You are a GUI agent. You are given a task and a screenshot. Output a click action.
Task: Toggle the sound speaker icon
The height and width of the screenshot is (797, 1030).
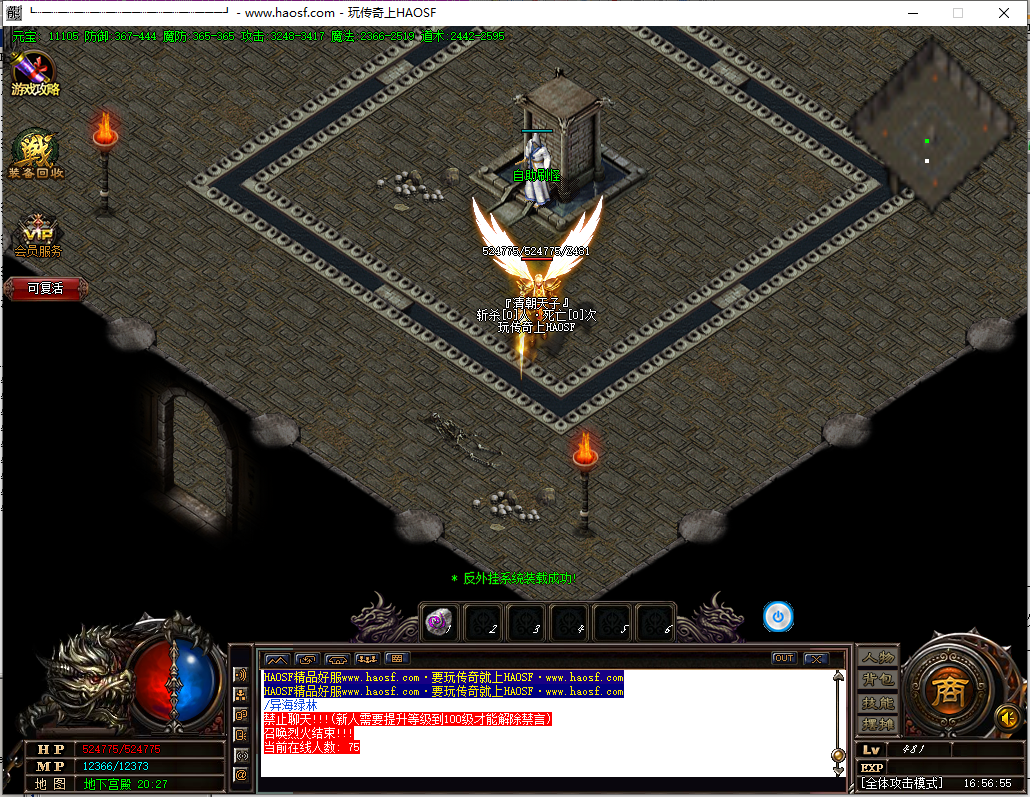click(x=1006, y=717)
